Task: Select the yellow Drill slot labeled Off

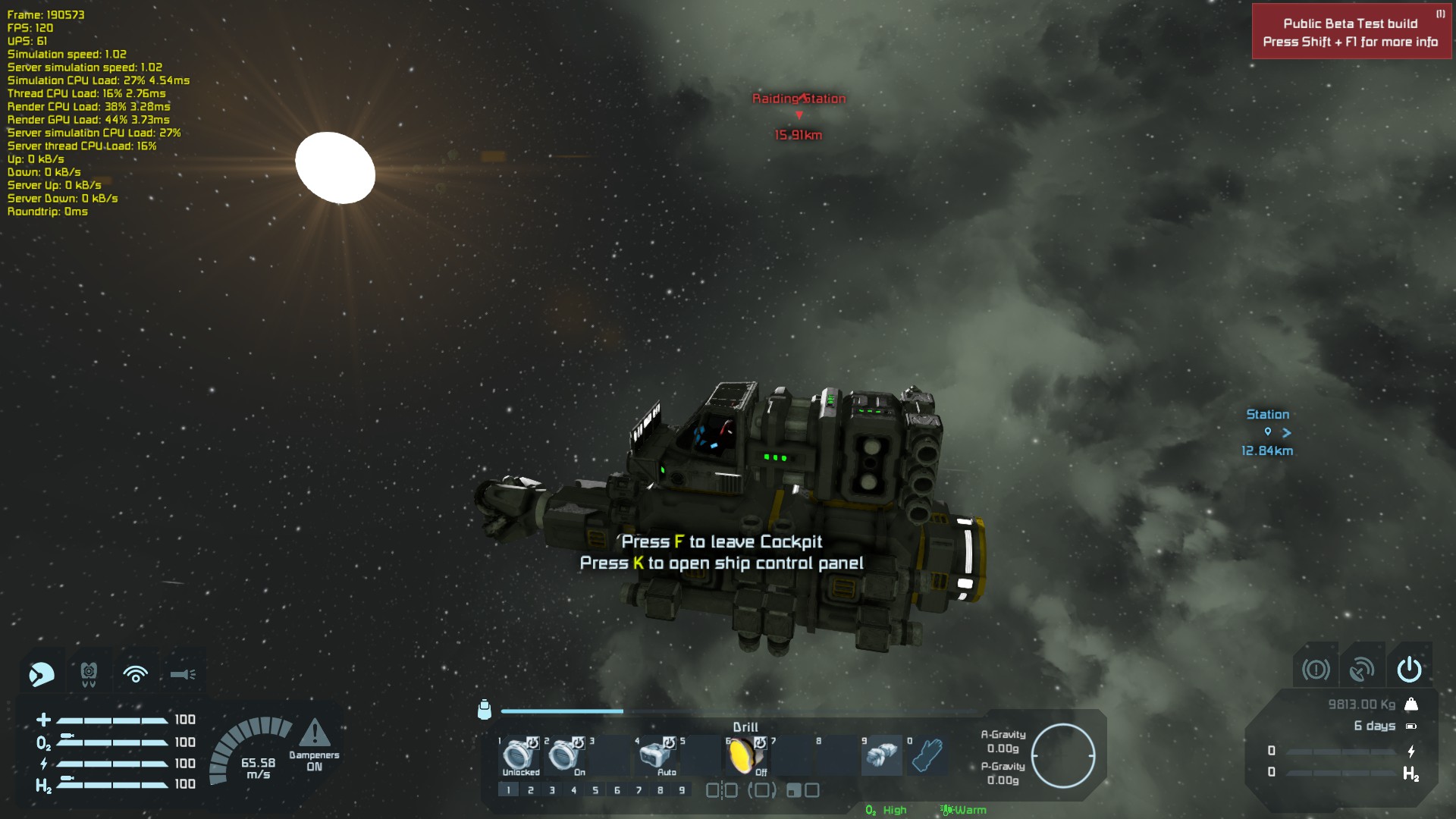Action: [744, 755]
